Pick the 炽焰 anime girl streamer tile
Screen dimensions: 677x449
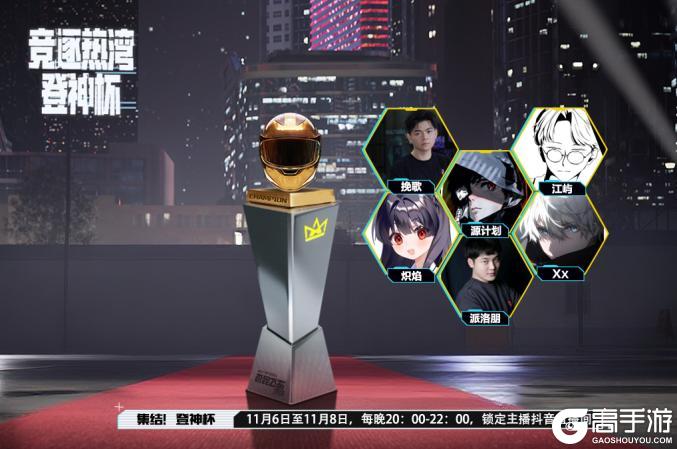click(x=412, y=238)
